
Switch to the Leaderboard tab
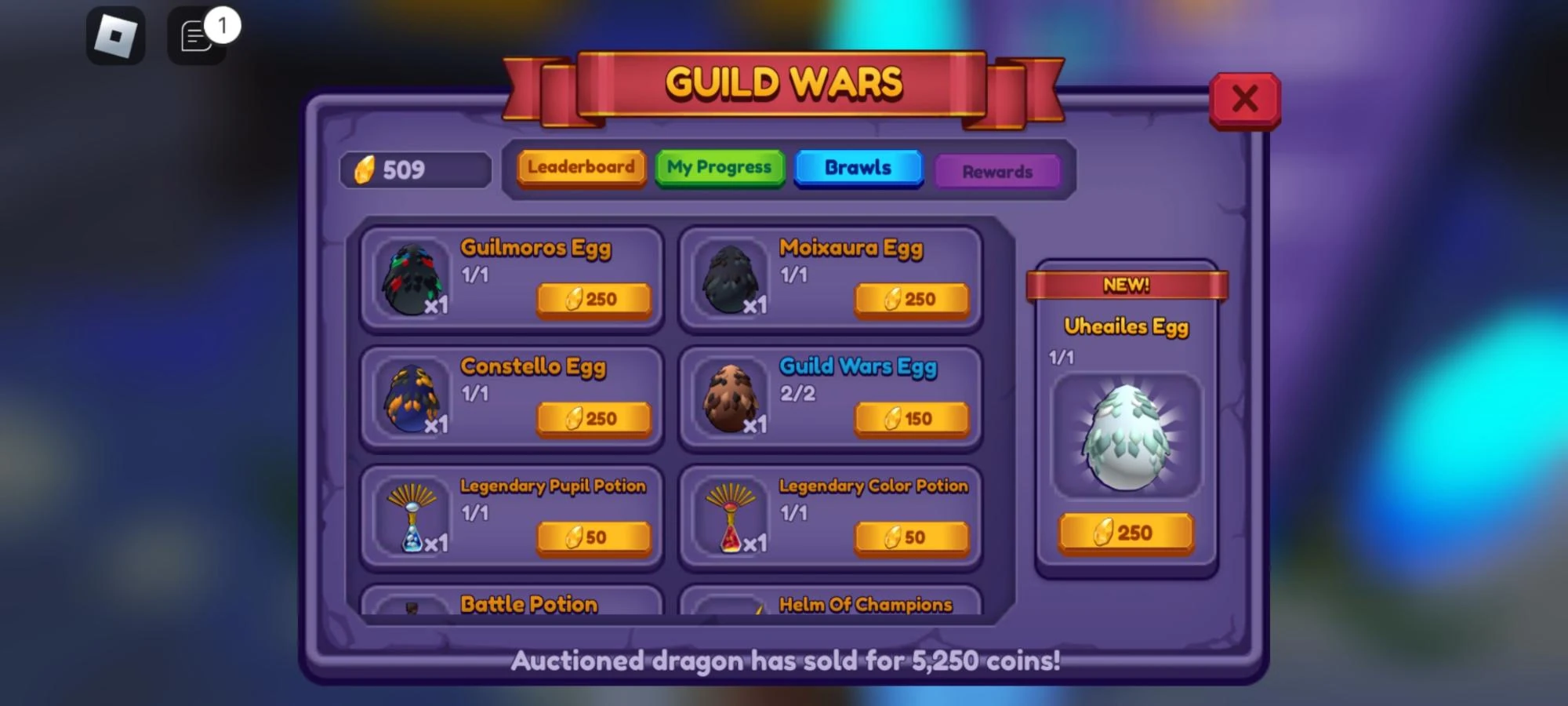580,167
